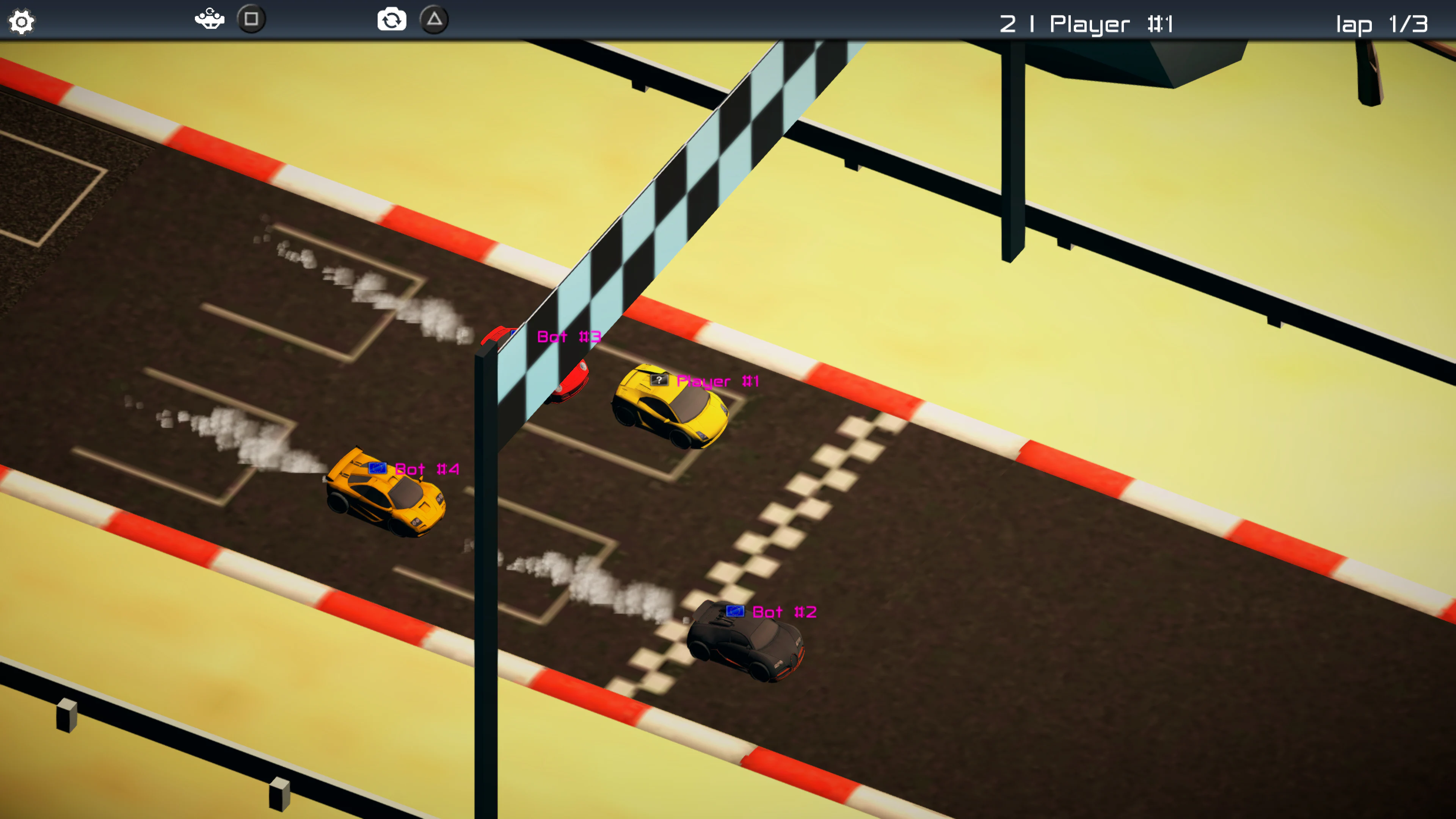
Task: Click the blue badge on Bot #4 nameplate
Action: point(378,469)
